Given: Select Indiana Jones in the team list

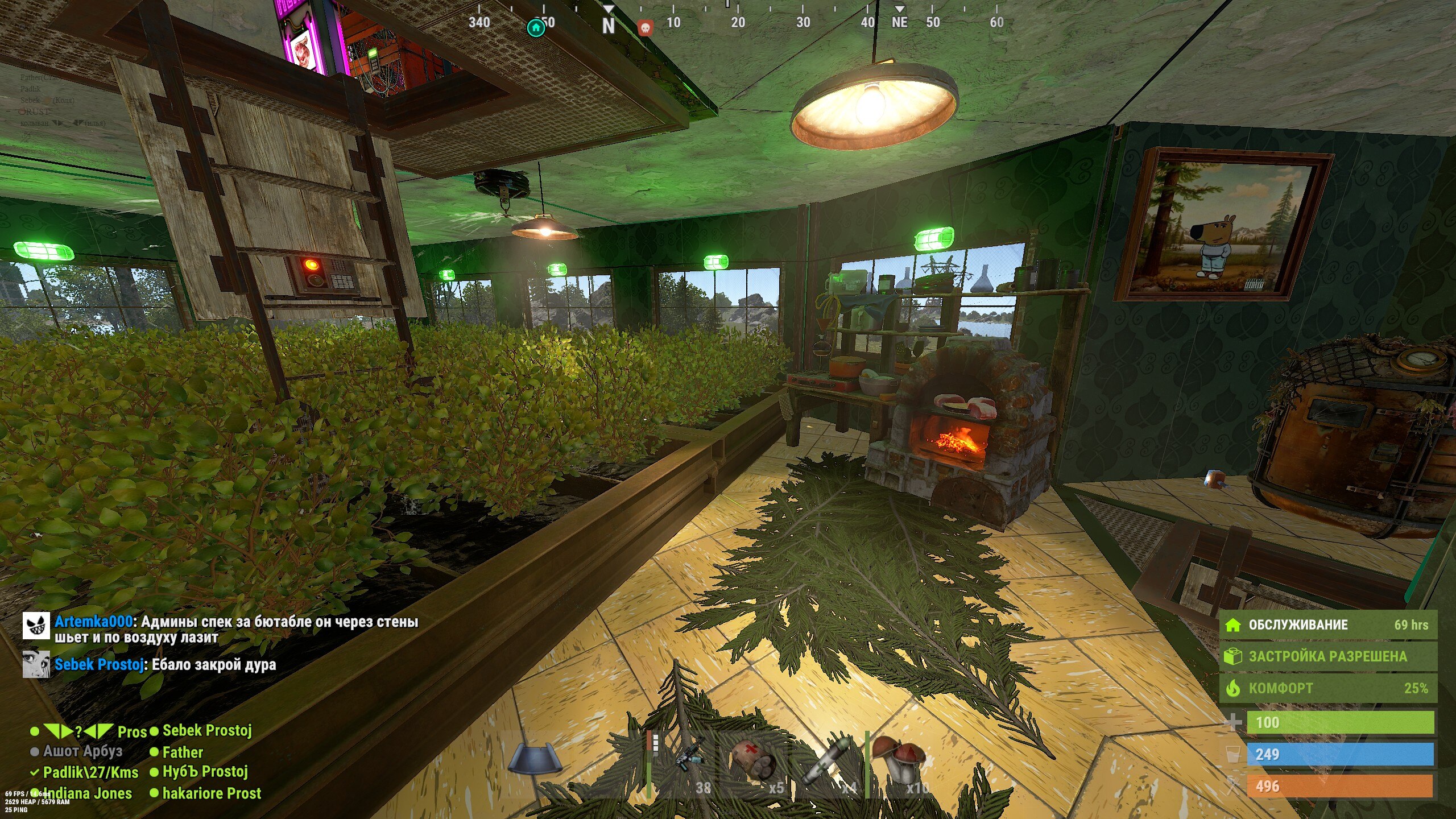Looking at the screenshot, I should pos(88,793).
